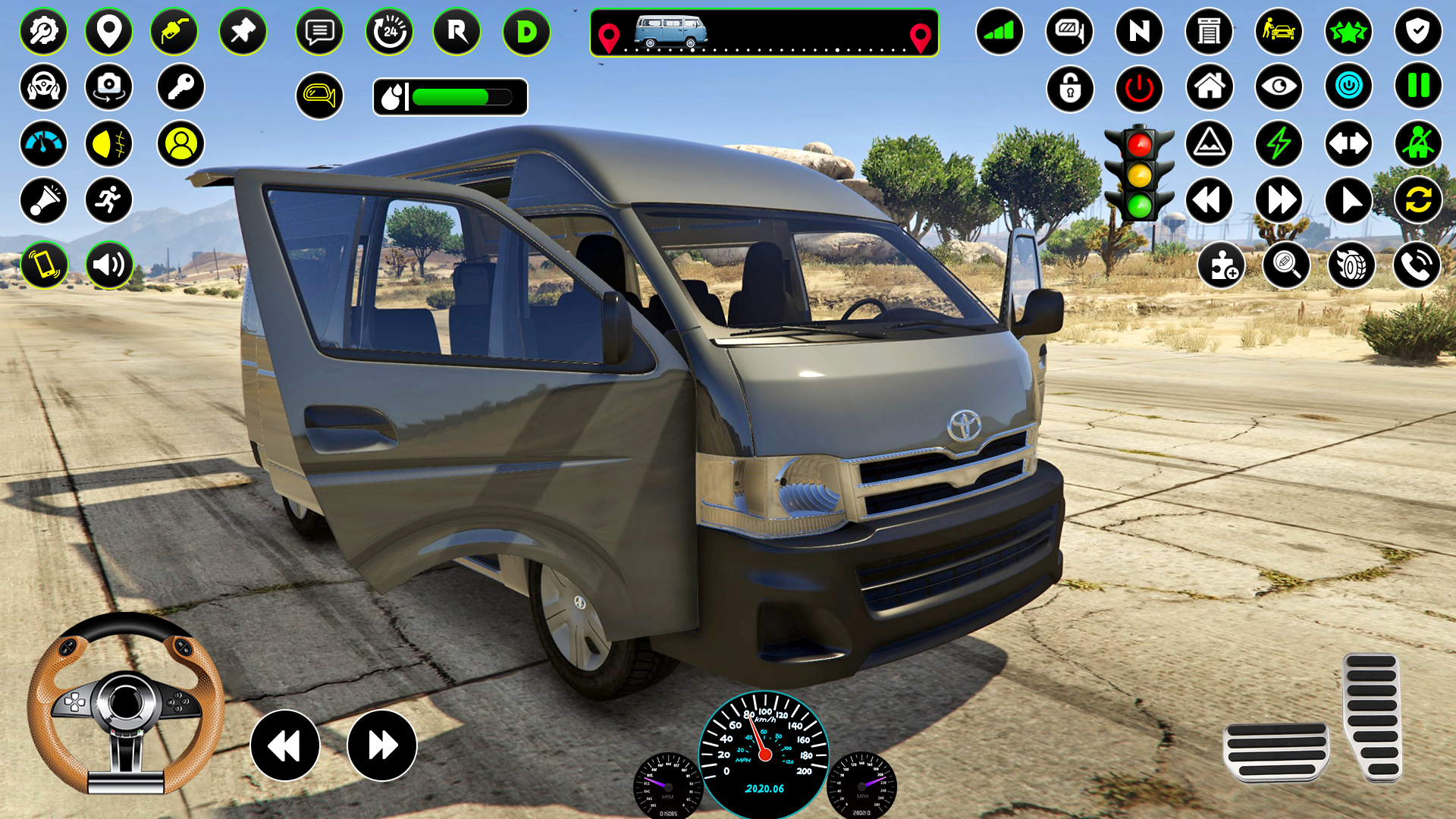Open the vehicle settings wrench icon
Screen dimensions: 1456x819
tap(44, 32)
